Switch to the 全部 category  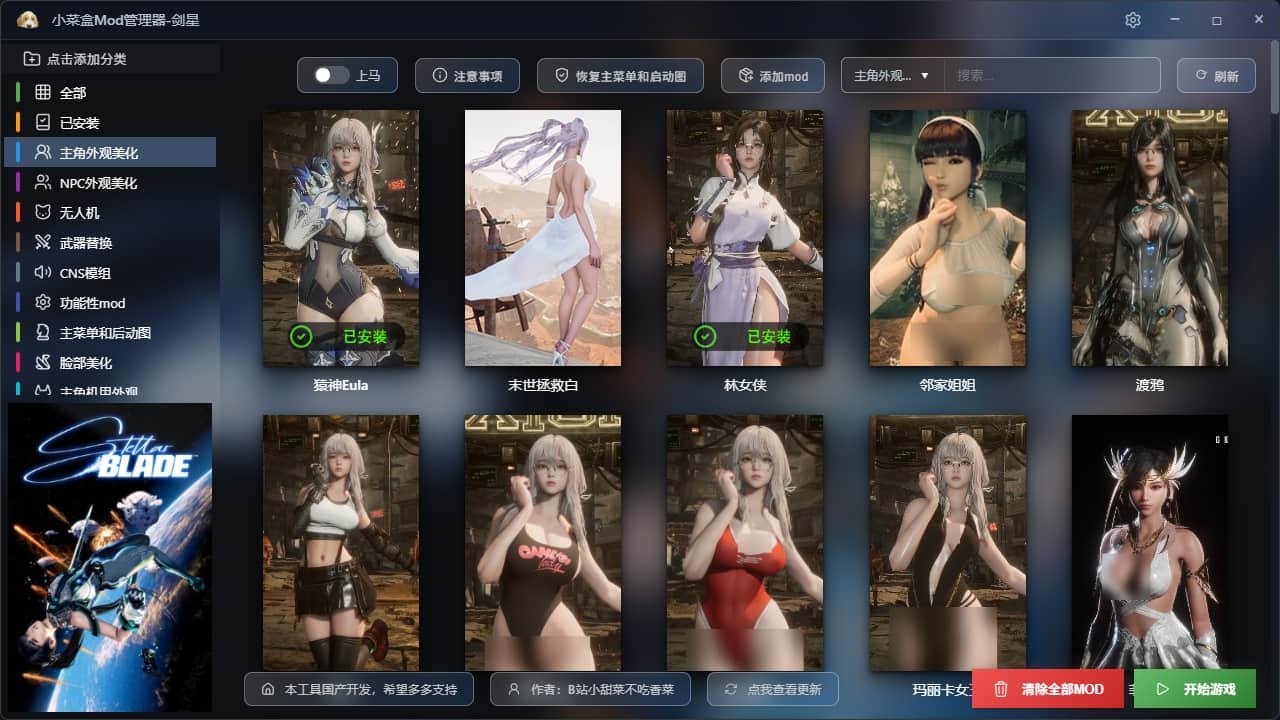pos(73,93)
